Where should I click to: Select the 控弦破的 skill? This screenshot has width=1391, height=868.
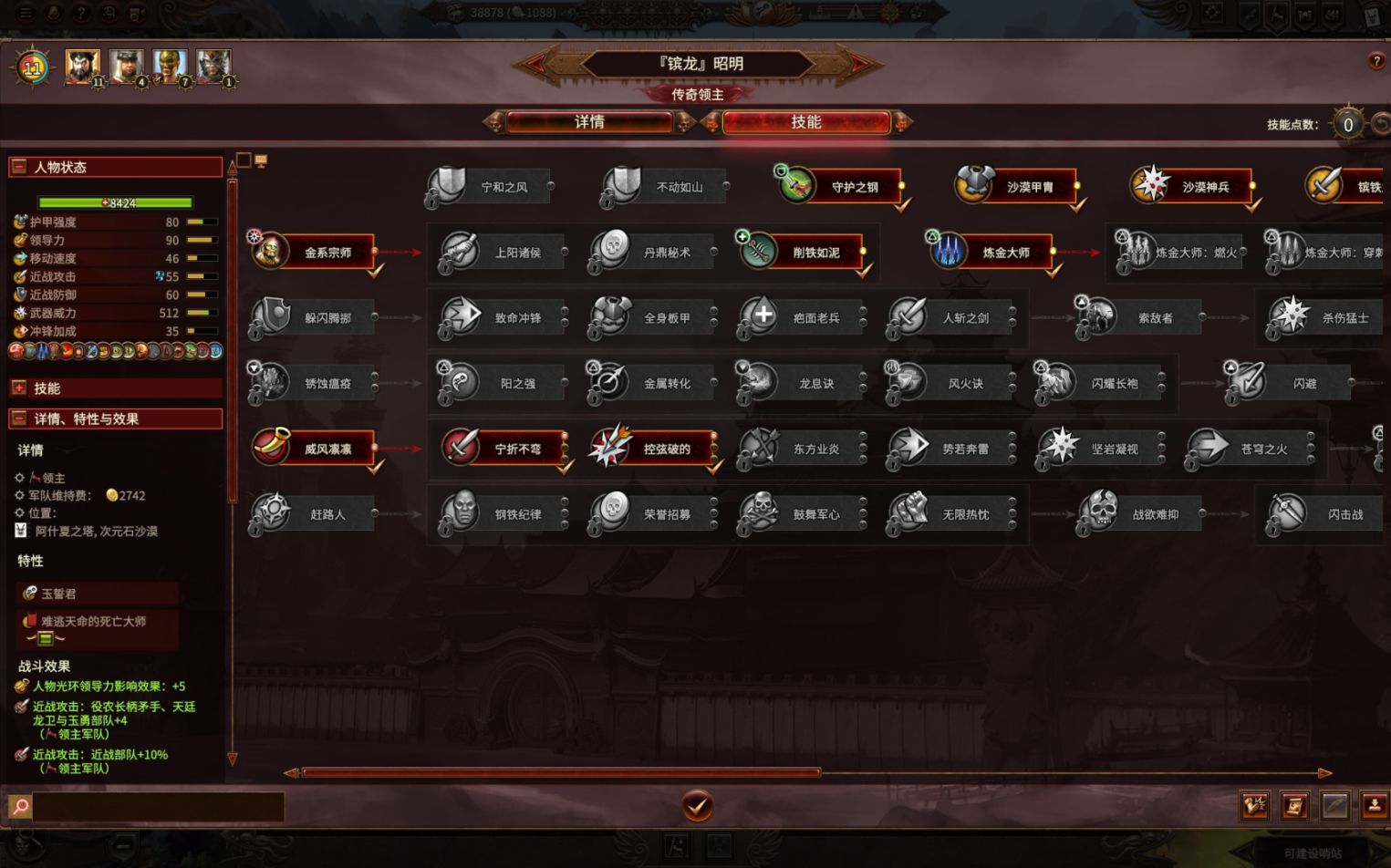[x=653, y=449]
